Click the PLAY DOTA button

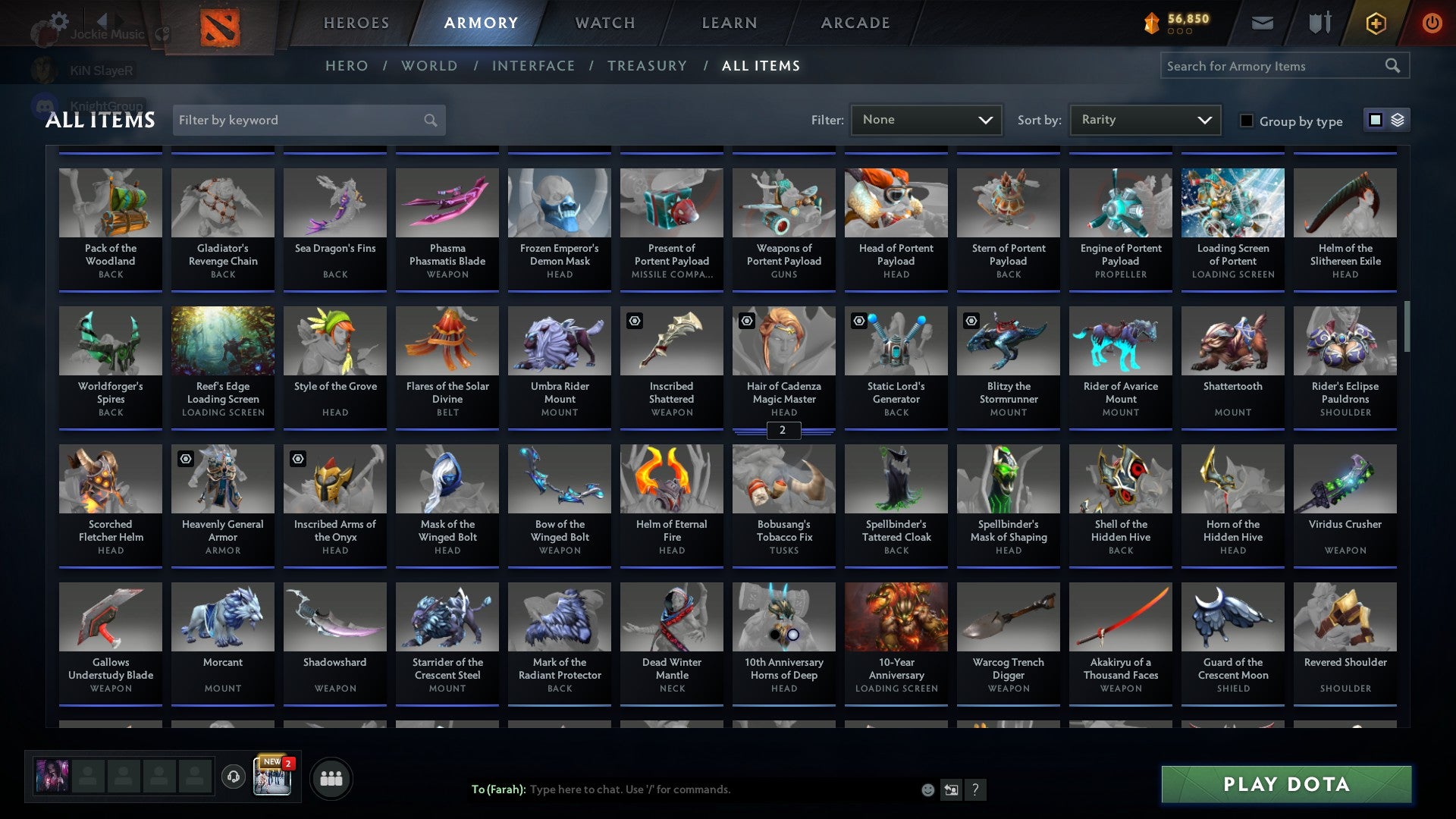coord(1284,784)
